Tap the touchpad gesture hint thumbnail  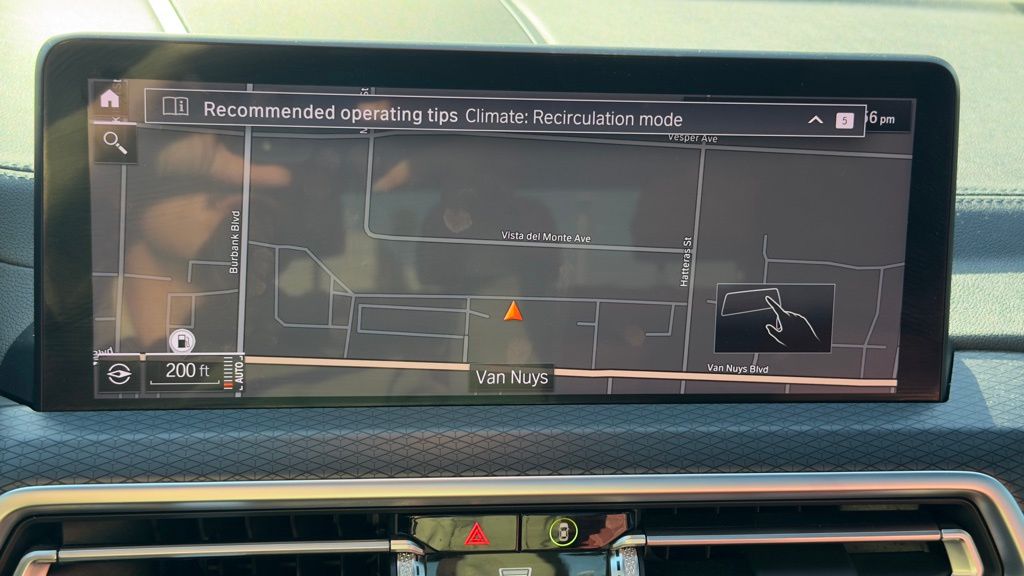[775, 317]
